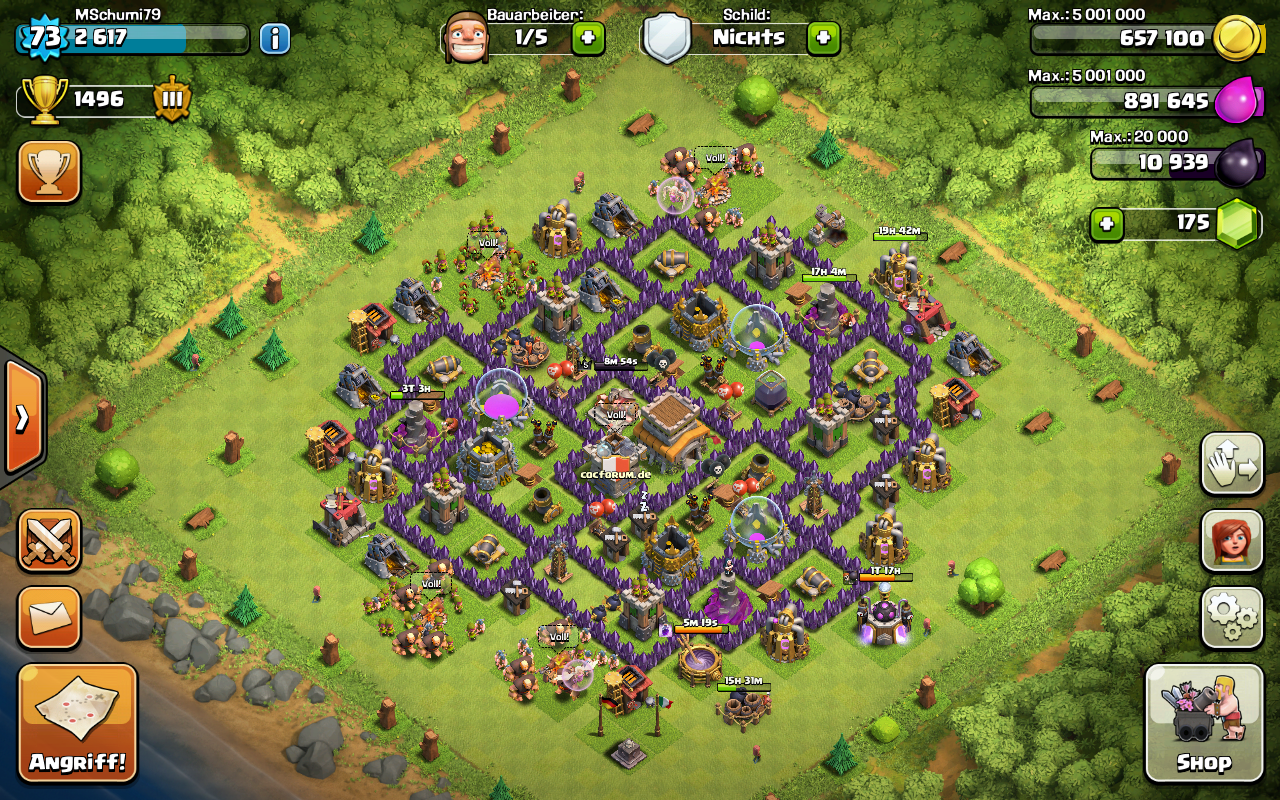1280x800 pixels.
Task: Open the mail envelope inbox
Action: click(49, 617)
